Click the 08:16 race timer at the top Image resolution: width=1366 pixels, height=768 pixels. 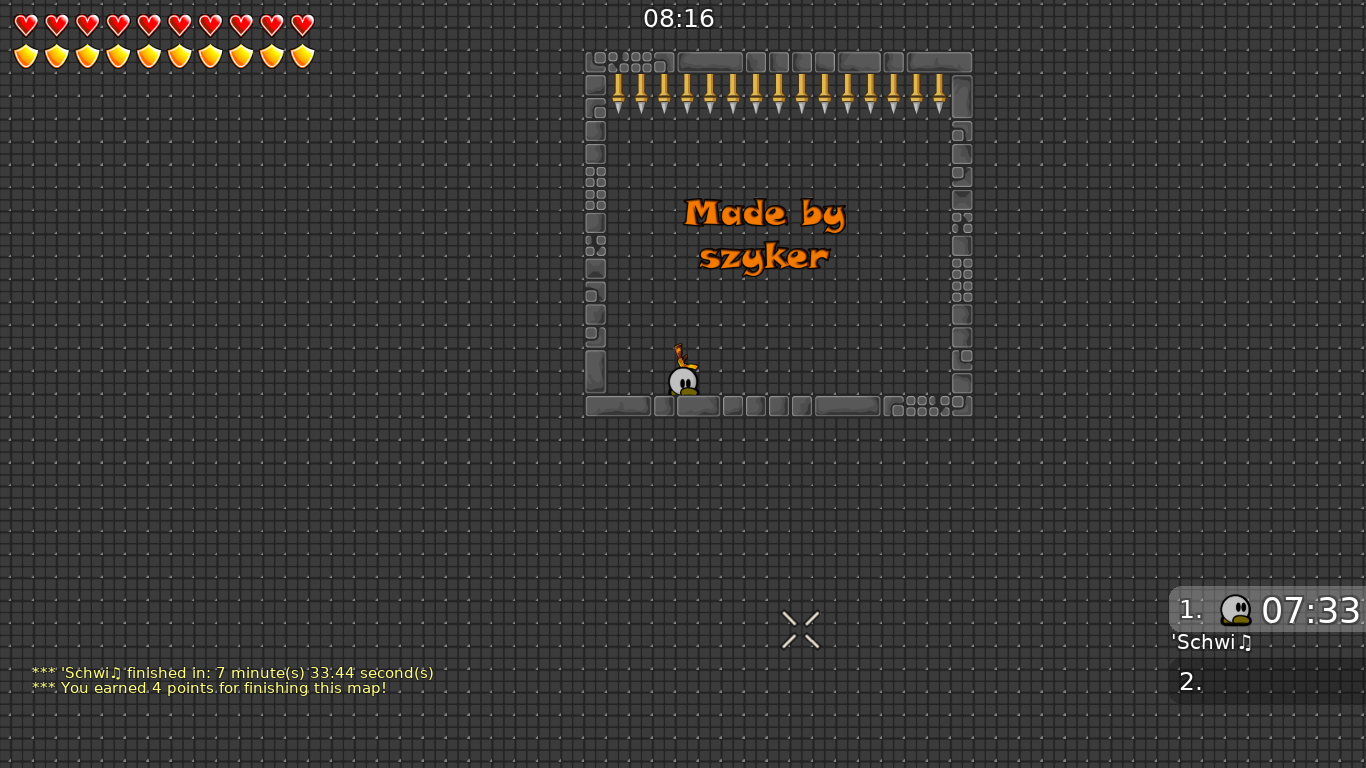681,18
